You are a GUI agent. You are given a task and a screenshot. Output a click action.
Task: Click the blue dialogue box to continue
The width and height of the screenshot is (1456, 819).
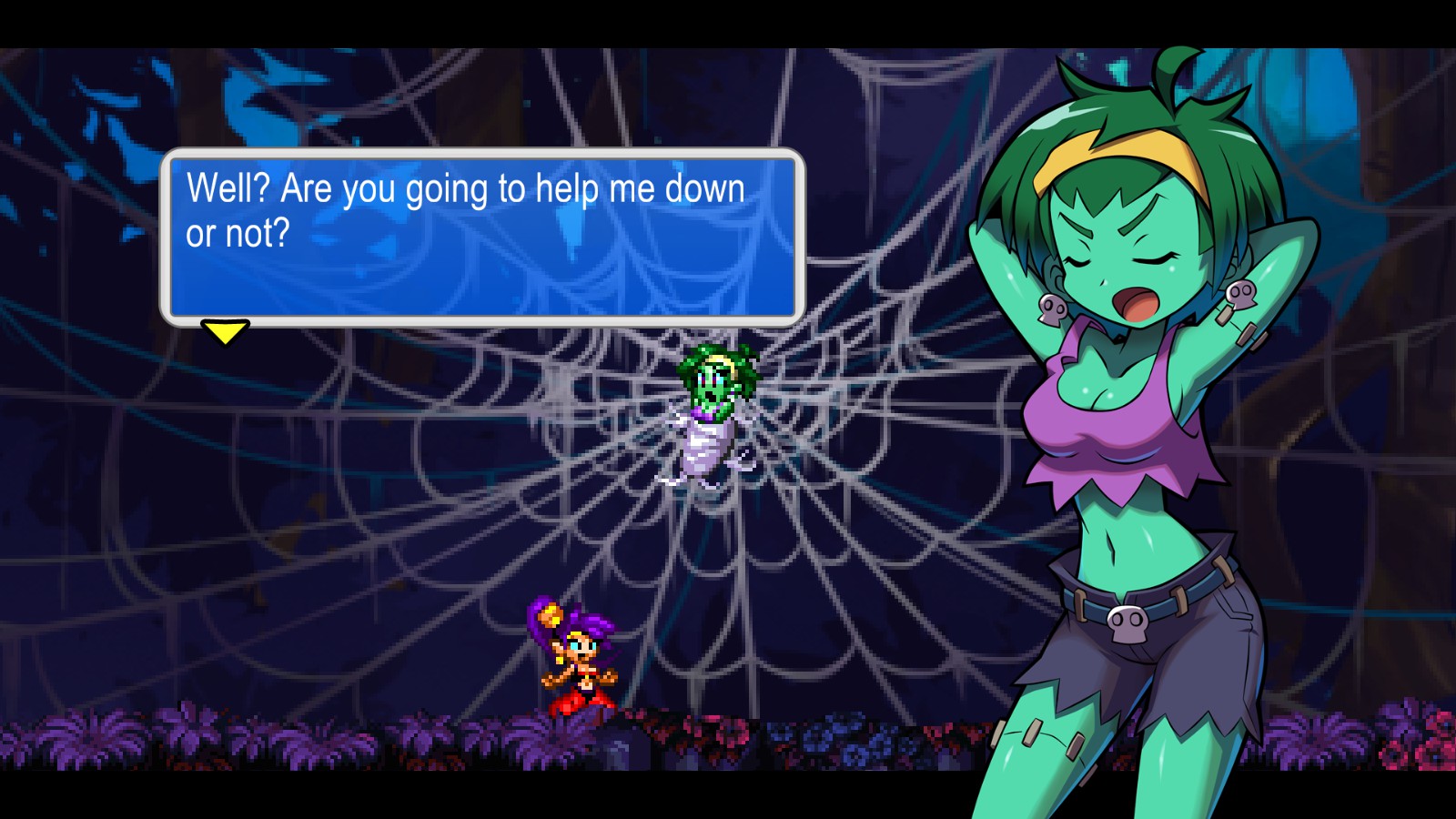click(482, 237)
